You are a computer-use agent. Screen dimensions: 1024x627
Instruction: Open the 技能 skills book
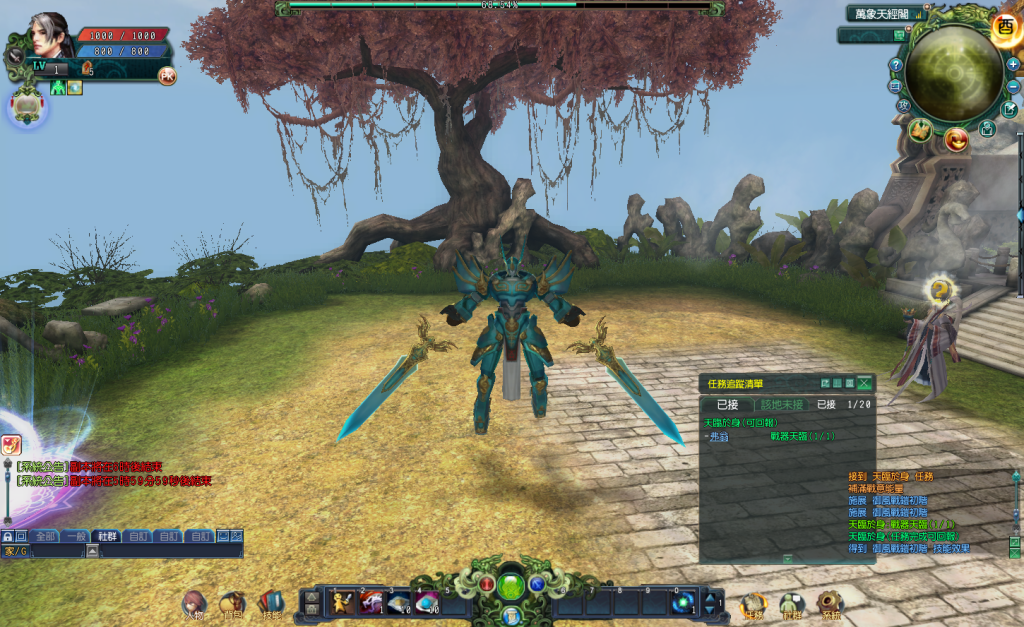pyautogui.click(x=271, y=603)
